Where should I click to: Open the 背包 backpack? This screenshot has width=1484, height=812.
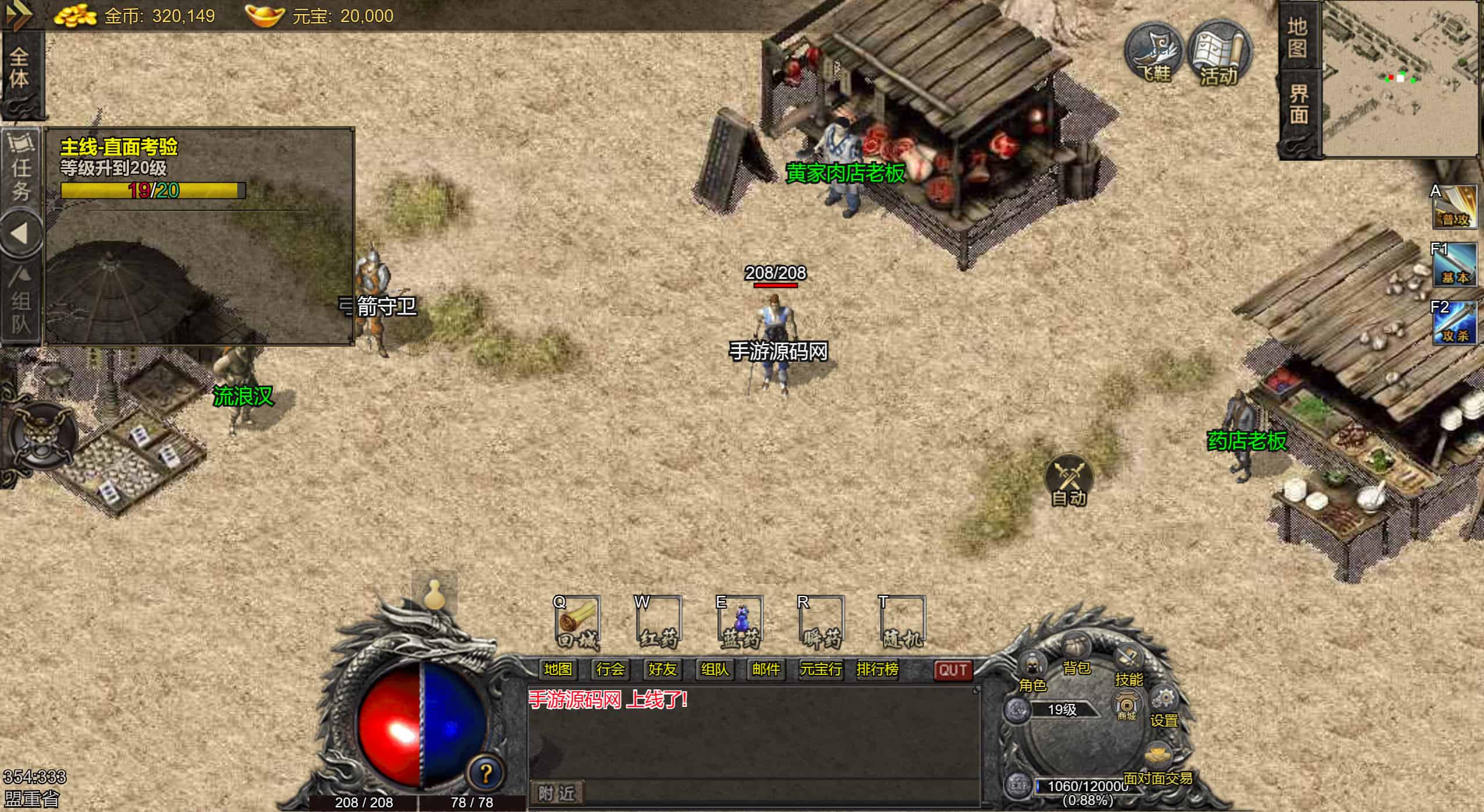[1076, 653]
